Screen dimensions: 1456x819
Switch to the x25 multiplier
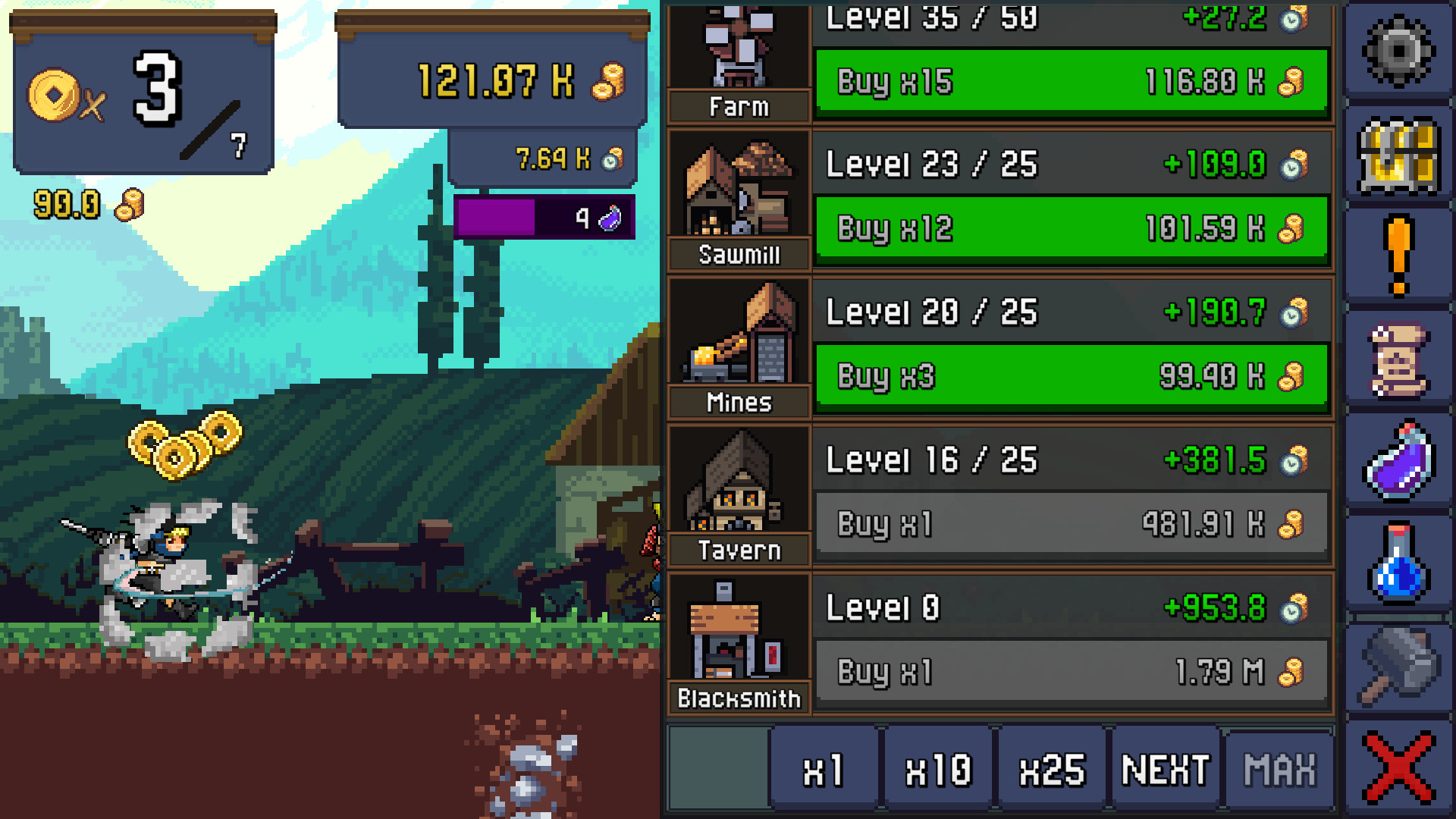(1051, 767)
